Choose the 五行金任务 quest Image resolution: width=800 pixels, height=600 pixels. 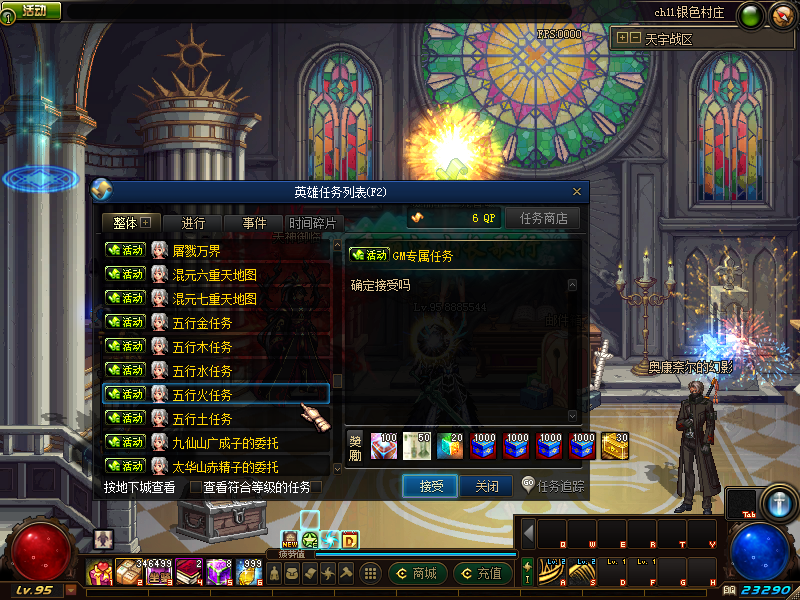tap(216, 322)
